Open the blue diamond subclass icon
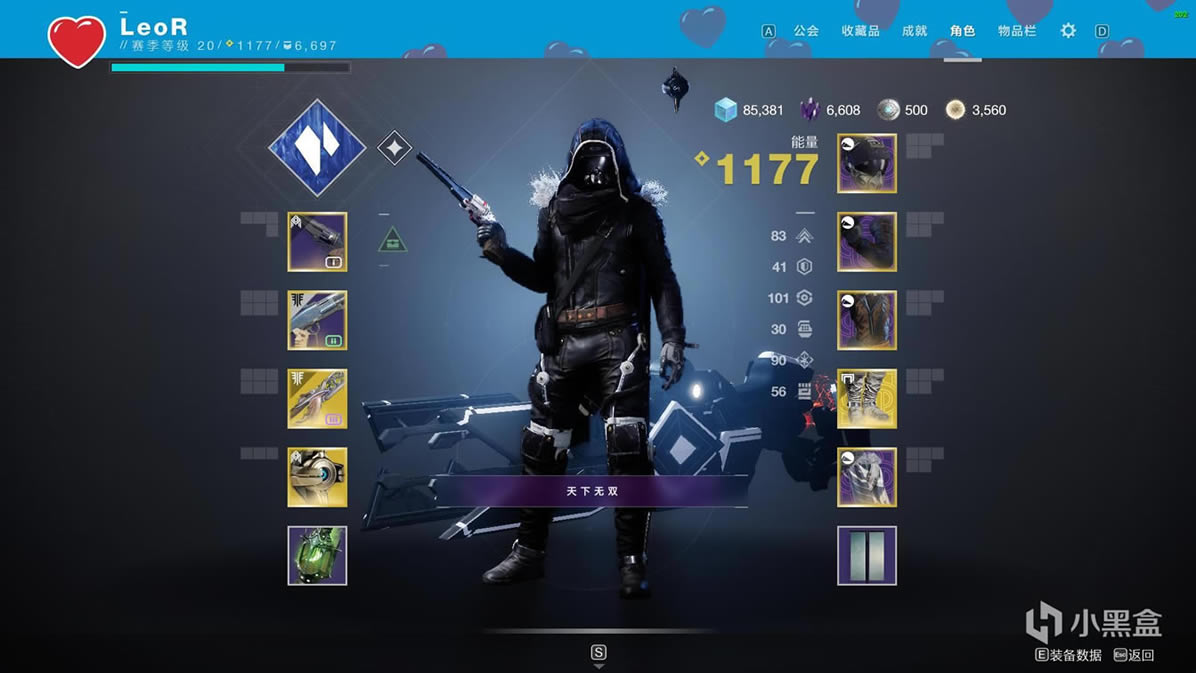The height and width of the screenshot is (673, 1196). pyautogui.click(x=318, y=148)
